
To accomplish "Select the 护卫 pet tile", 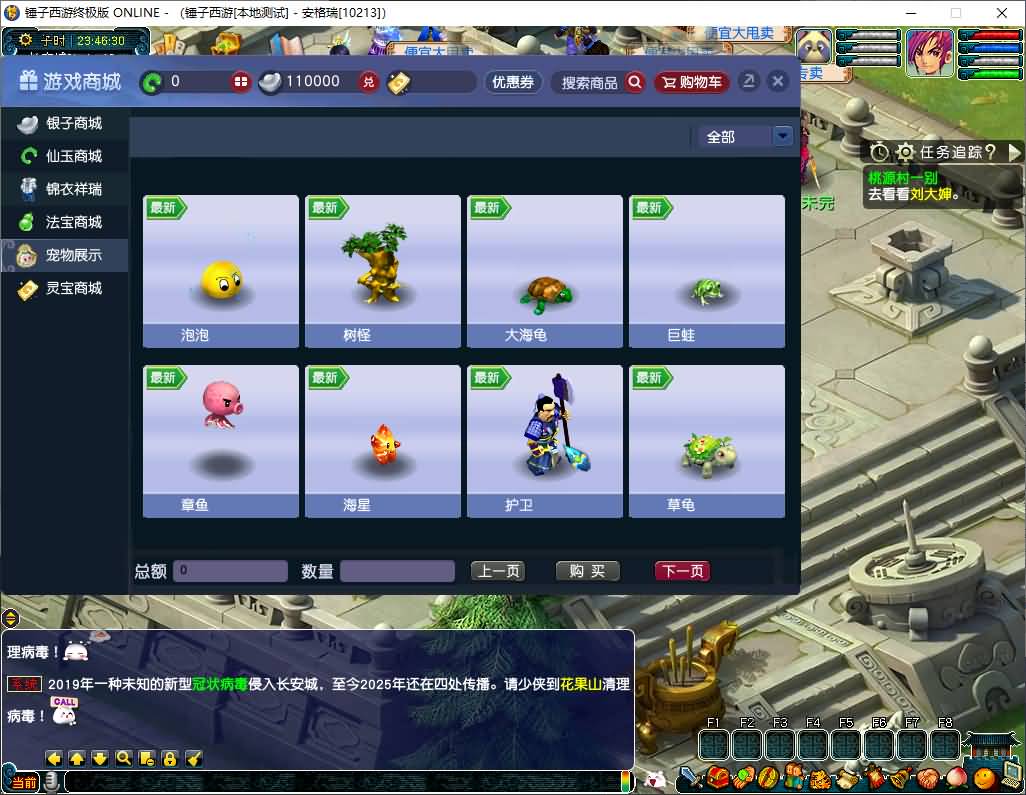I will [x=545, y=441].
